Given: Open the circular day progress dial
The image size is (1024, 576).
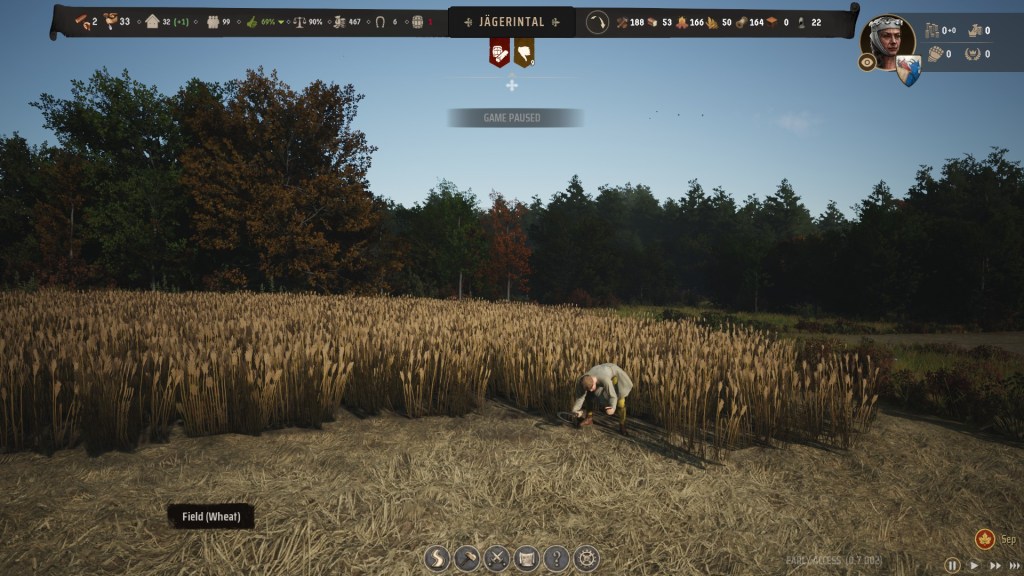Looking at the screenshot, I should click(x=597, y=22).
